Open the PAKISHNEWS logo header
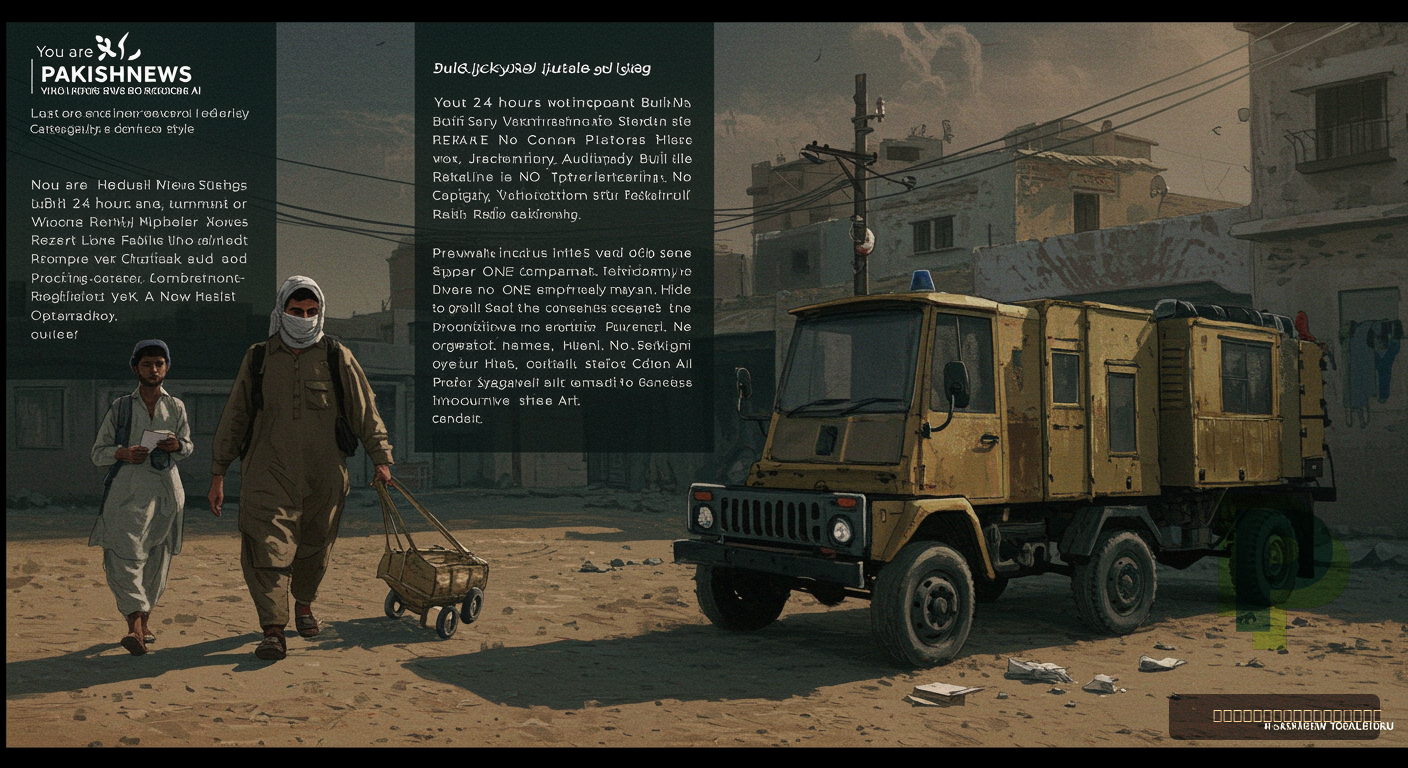Viewport: 1408px width, 768px height. pos(114,73)
